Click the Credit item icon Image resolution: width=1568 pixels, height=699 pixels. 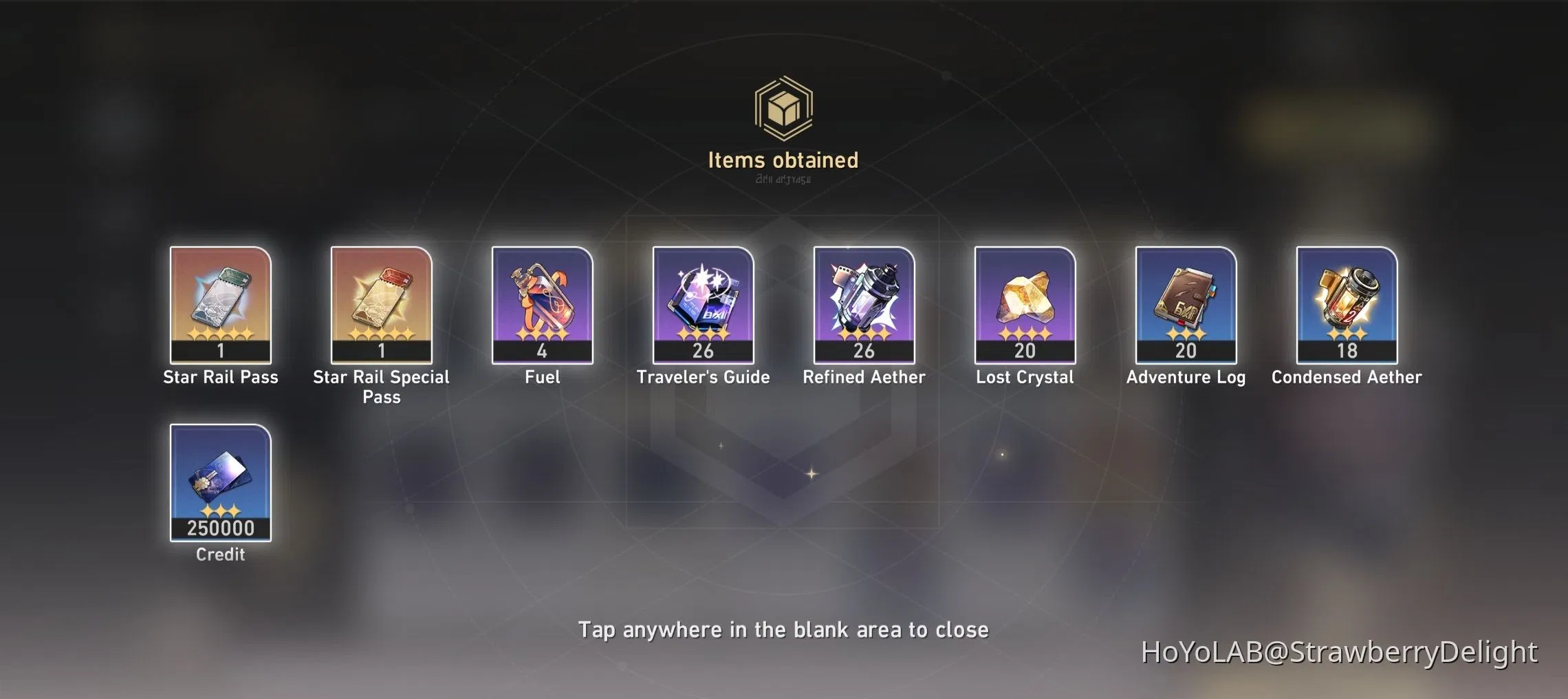[x=220, y=482]
